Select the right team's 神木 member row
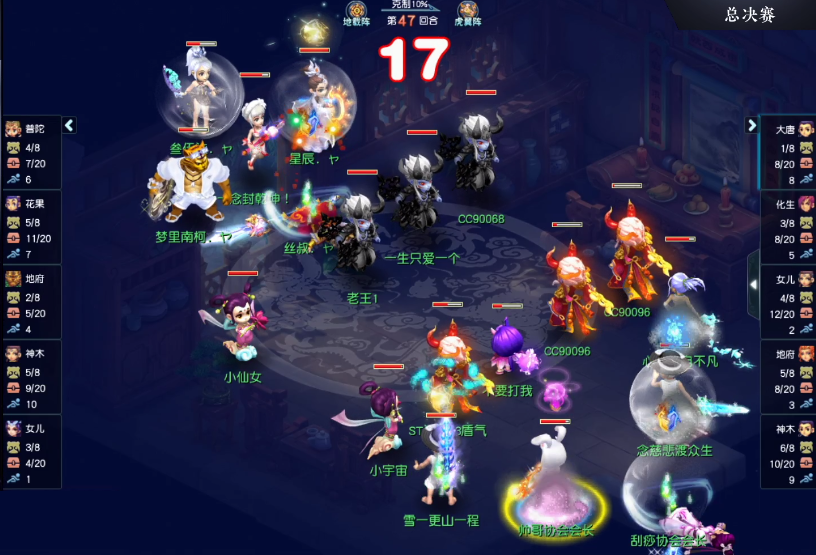The width and height of the screenshot is (816, 555). point(788,452)
